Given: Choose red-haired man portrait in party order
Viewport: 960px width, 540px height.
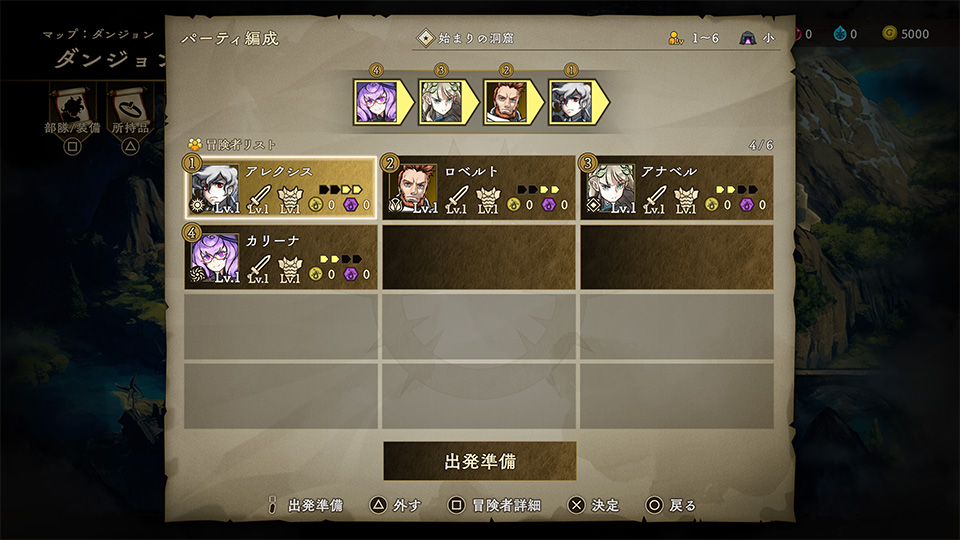Looking at the screenshot, I should click(x=505, y=102).
